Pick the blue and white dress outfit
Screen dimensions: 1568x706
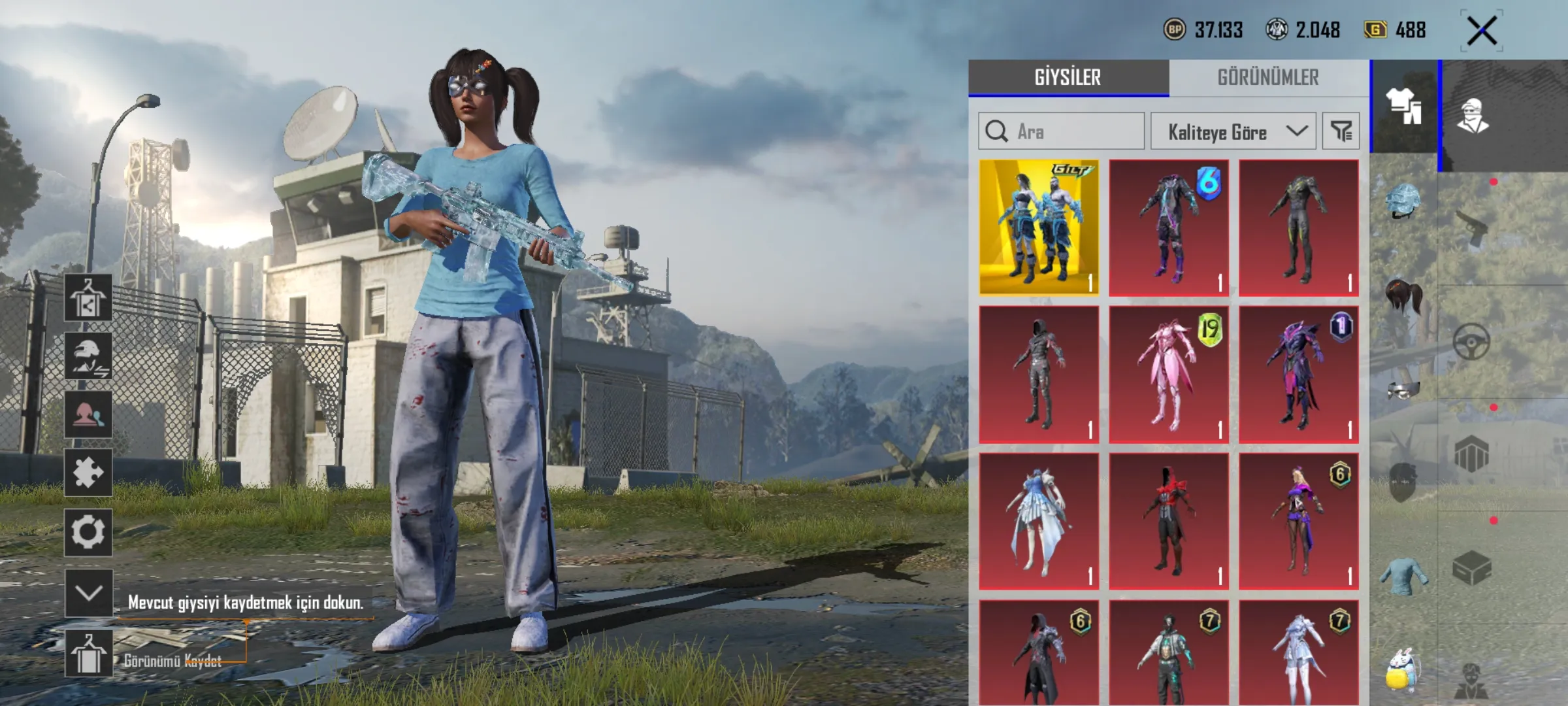click(x=1039, y=522)
